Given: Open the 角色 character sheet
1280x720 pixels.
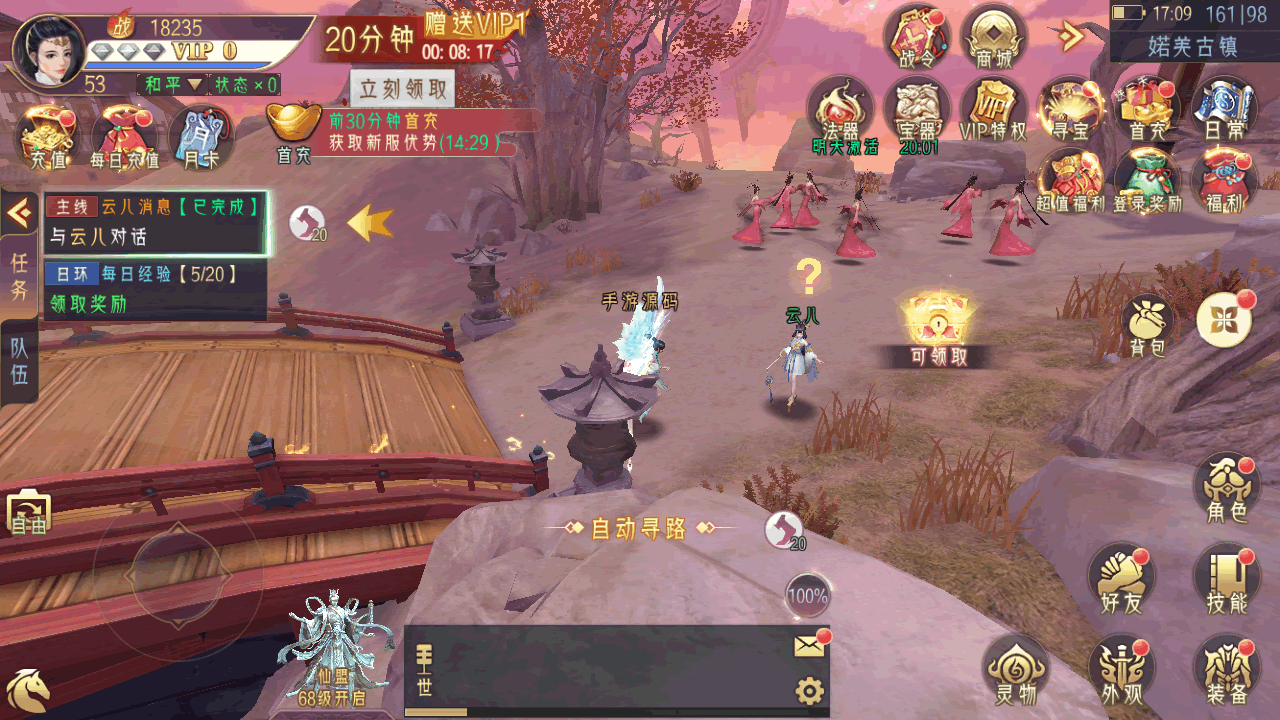Looking at the screenshot, I should tap(1226, 488).
